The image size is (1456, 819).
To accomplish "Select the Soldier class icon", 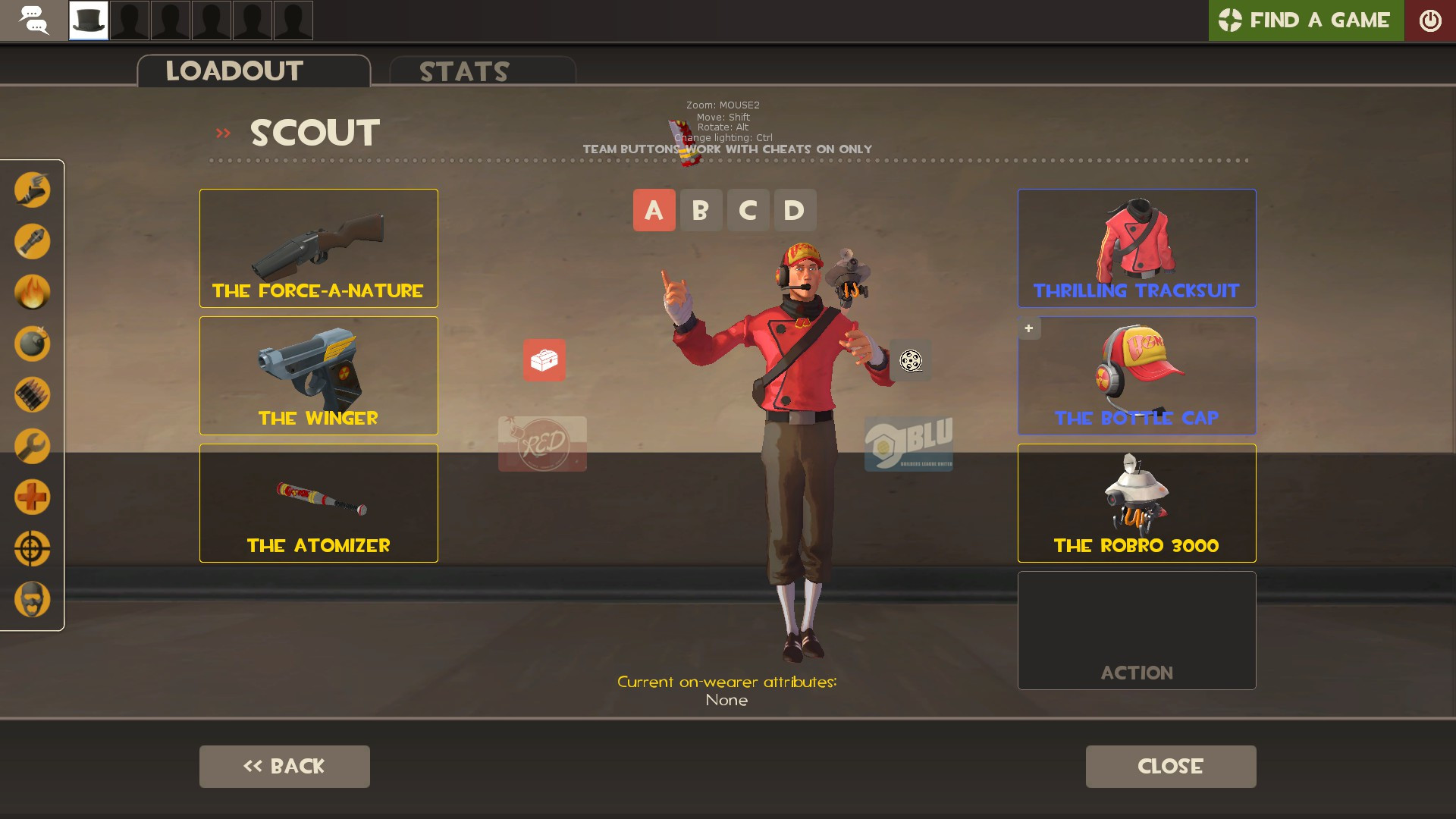I will (x=32, y=242).
